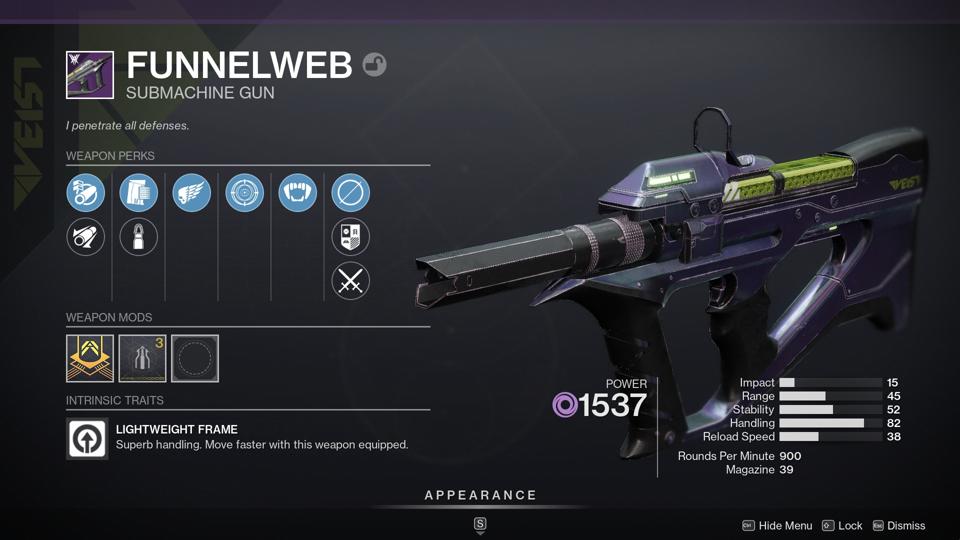The width and height of the screenshot is (960, 540).
Task: Dismiss the Funnelweb details screen
Action: (x=898, y=526)
